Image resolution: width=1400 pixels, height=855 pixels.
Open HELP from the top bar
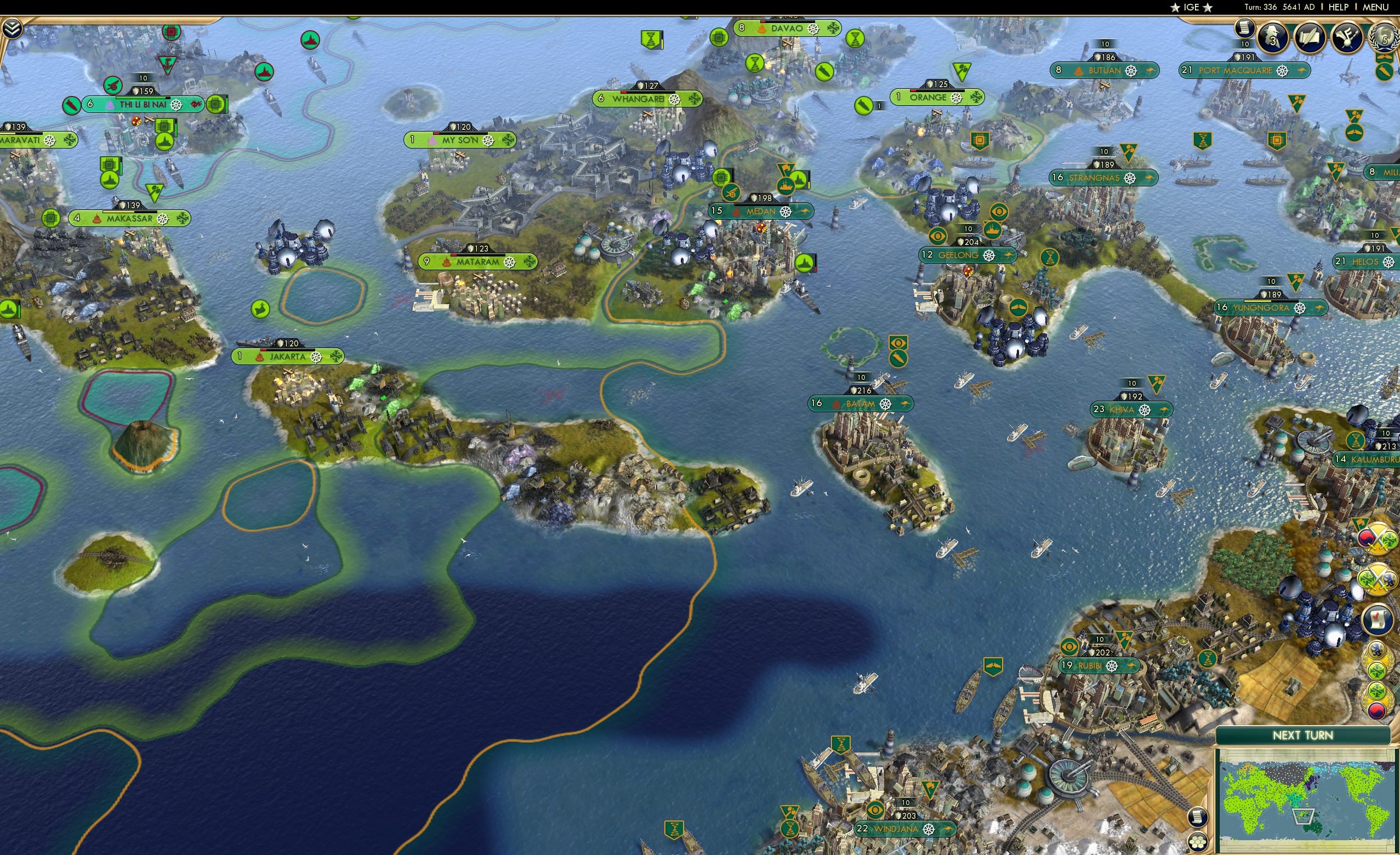pos(1339,7)
